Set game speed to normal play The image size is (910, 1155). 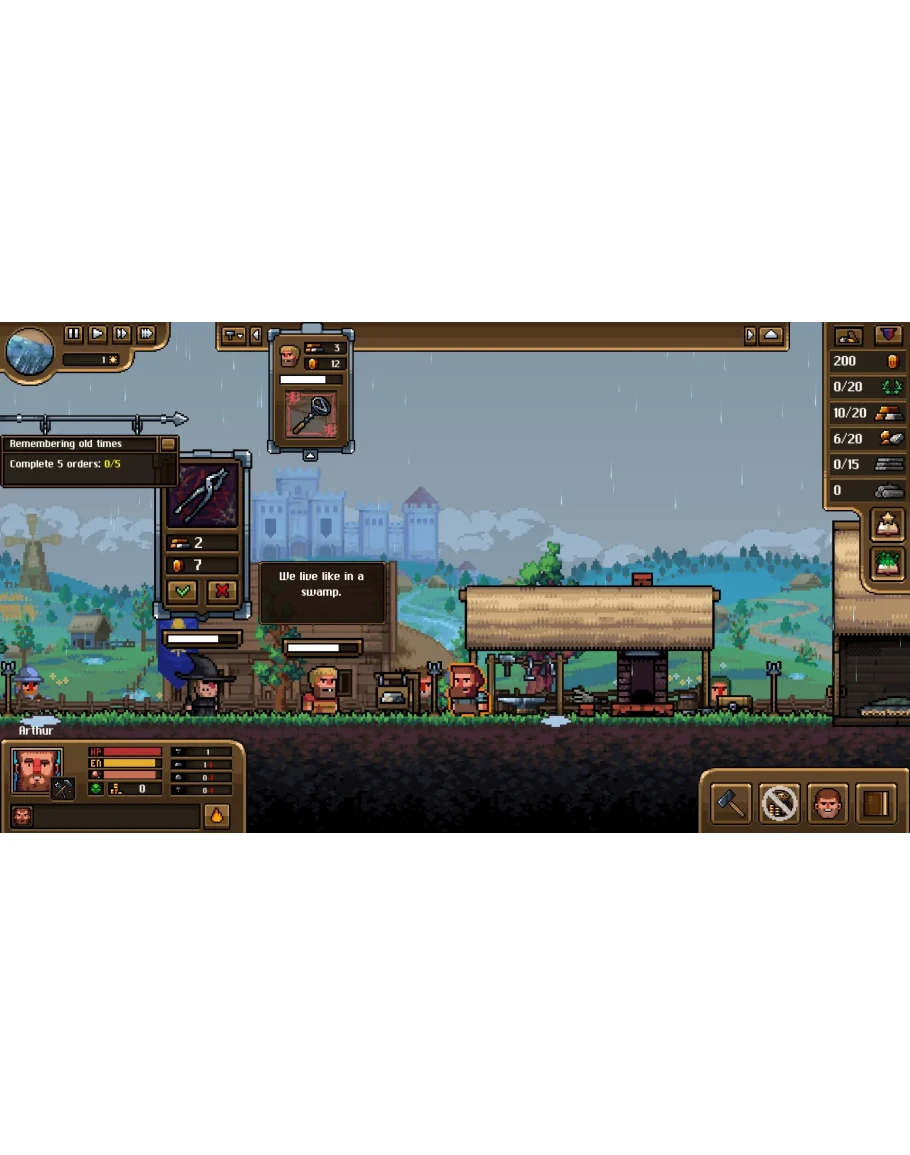[98, 334]
